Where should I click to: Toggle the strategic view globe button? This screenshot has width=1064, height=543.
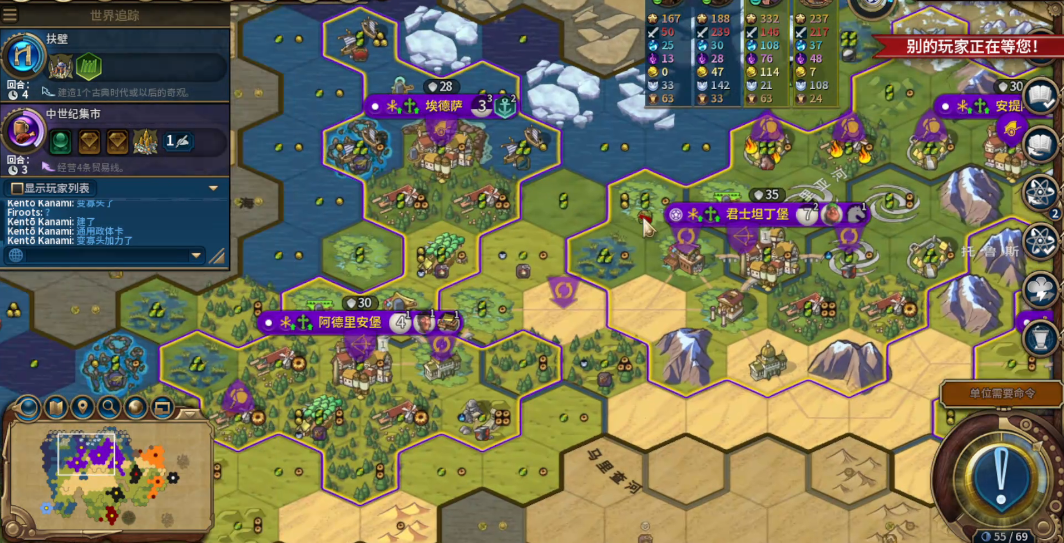click(136, 407)
